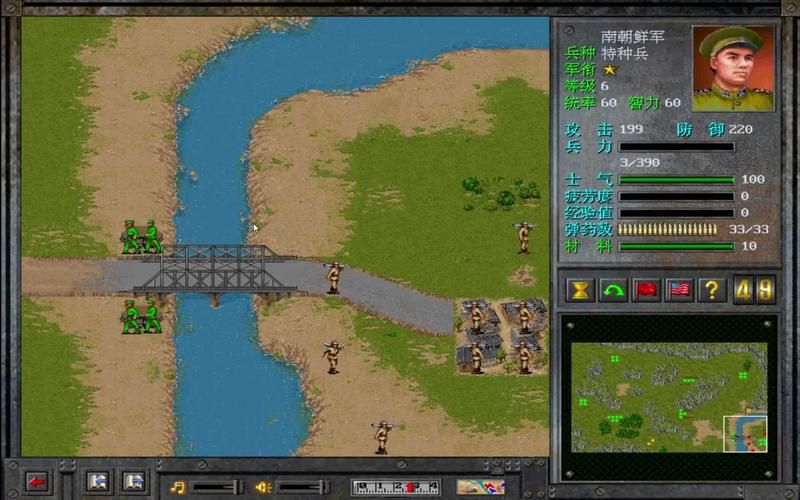The height and width of the screenshot is (500, 800).
Task: Click the save game disk icon
Action: pos(97,482)
